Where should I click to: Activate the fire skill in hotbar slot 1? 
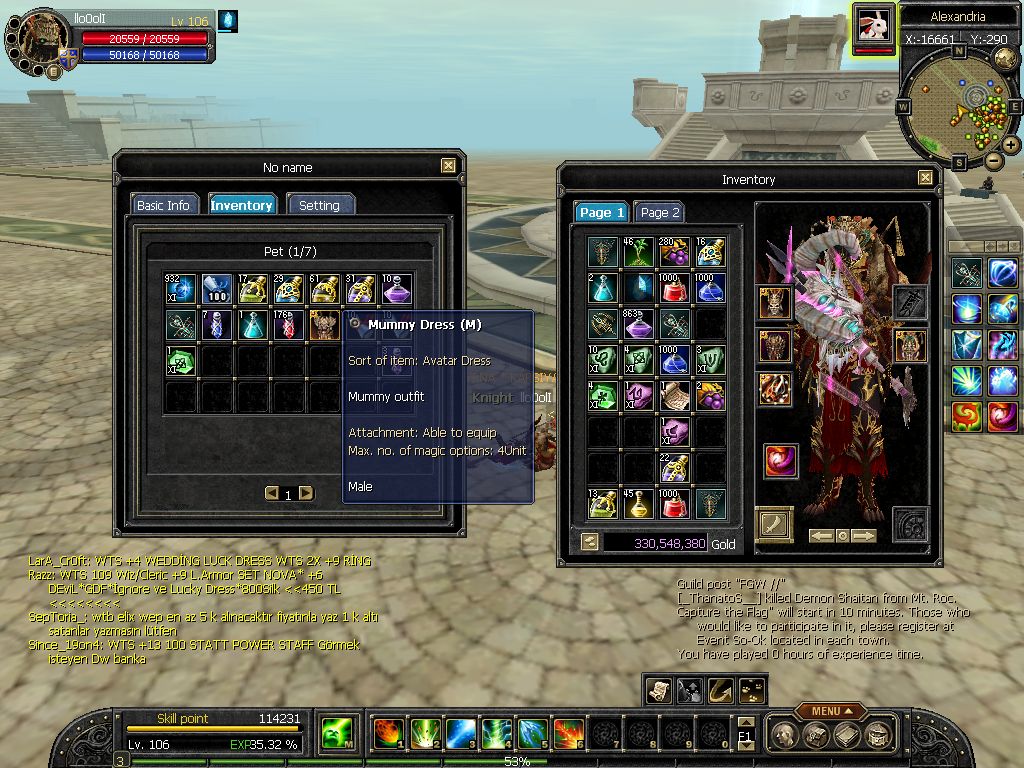388,734
